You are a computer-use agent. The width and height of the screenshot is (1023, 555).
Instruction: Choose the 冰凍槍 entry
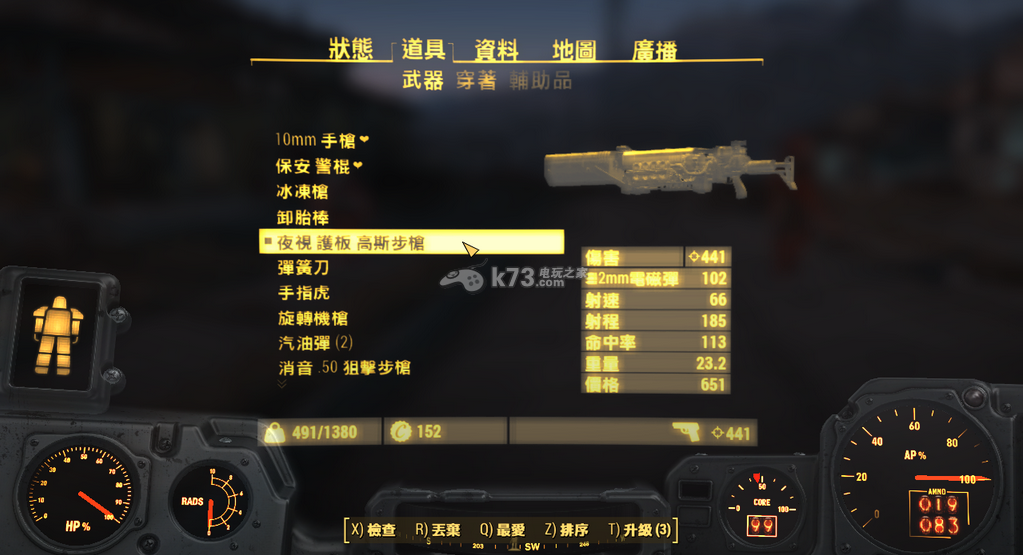coord(302,191)
